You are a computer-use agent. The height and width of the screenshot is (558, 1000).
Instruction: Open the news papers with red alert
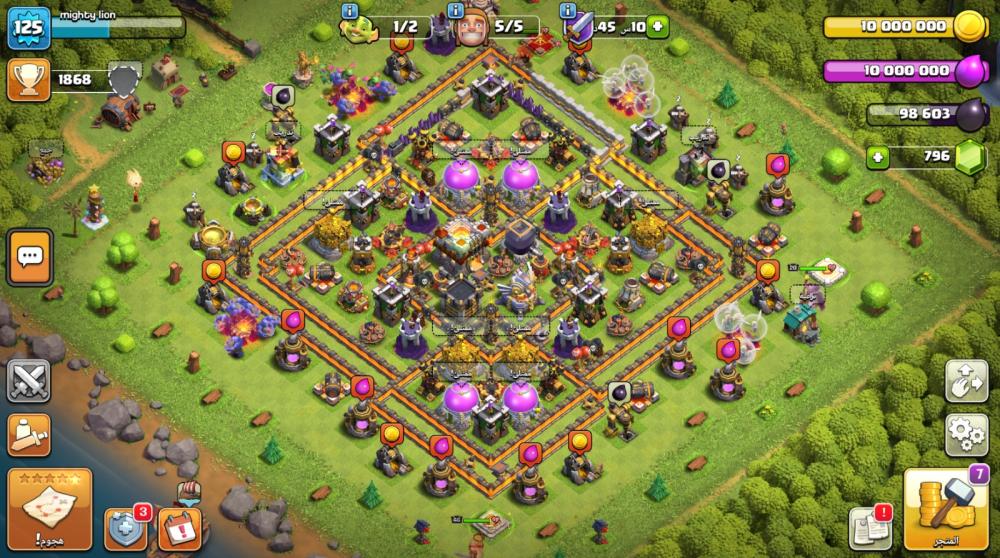[x=869, y=529]
